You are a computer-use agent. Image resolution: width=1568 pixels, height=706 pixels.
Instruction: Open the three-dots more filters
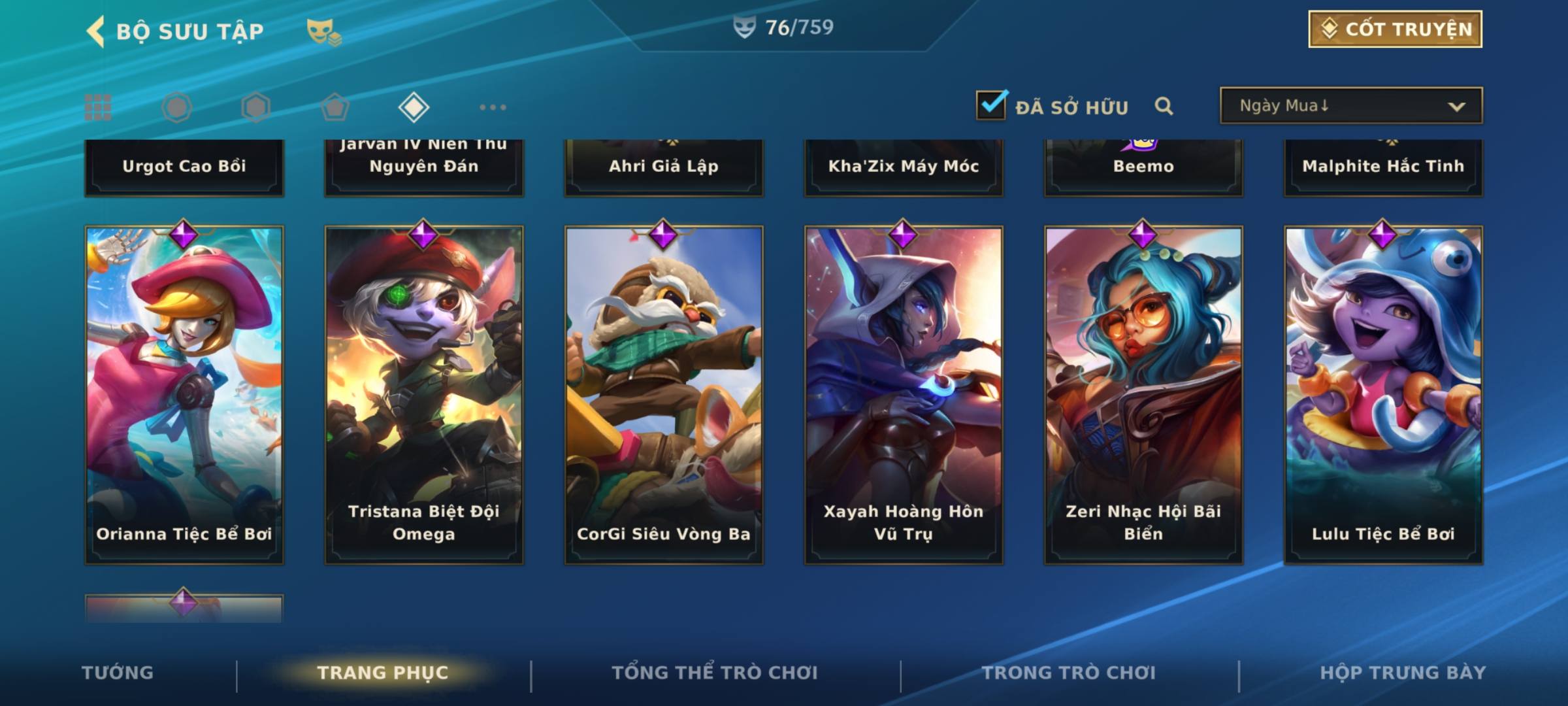pos(493,107)
